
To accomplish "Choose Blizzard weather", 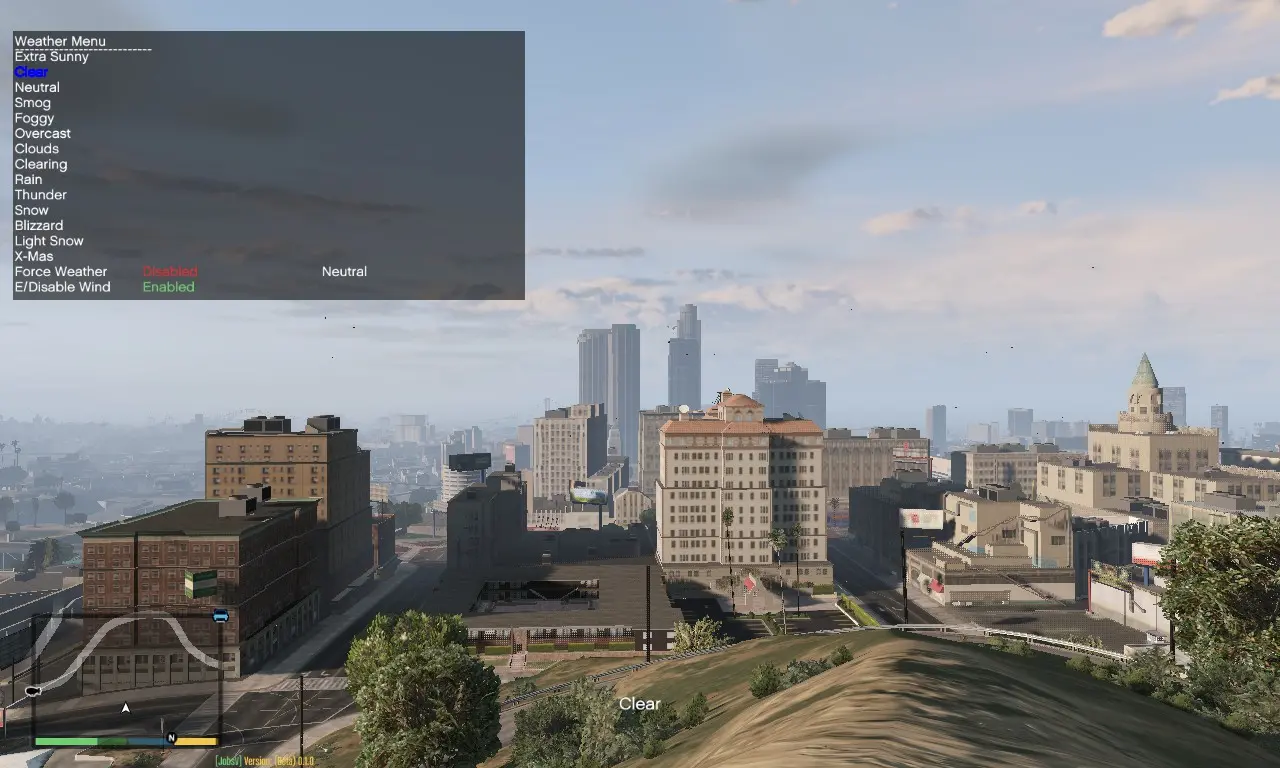I will [39, 225].
